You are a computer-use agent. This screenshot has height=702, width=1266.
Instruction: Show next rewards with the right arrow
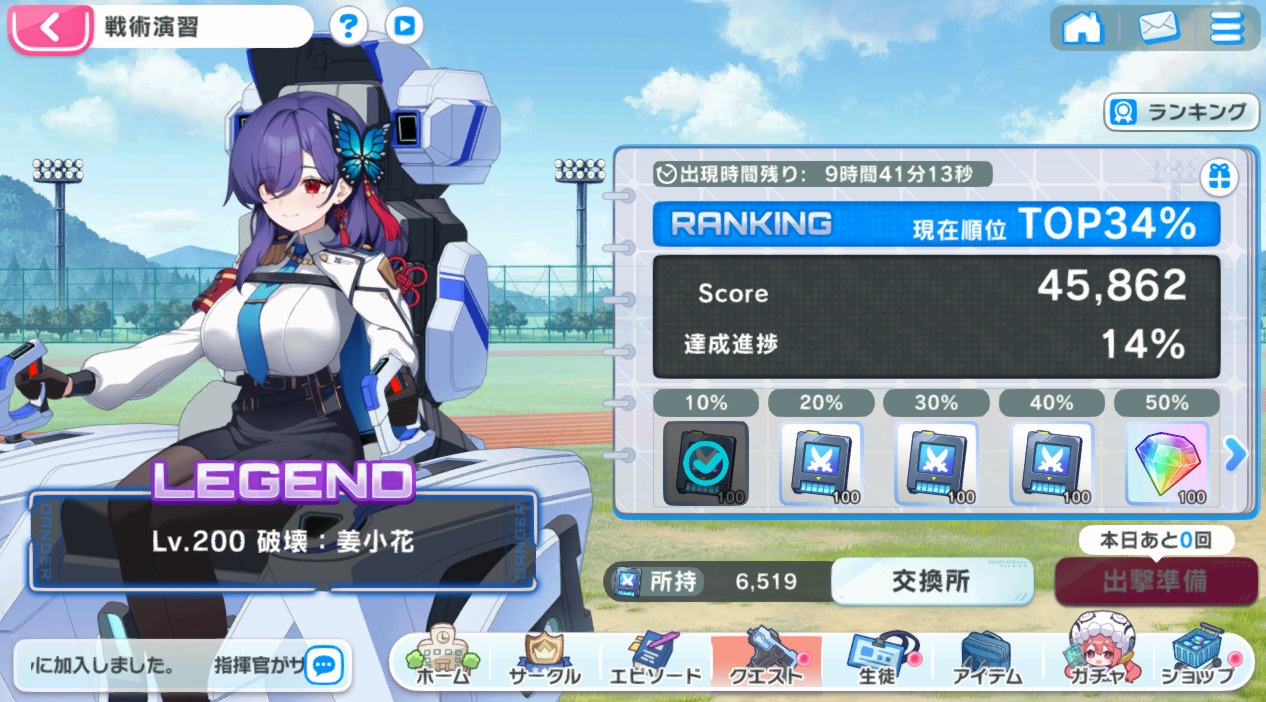[x=1237, y=455]
